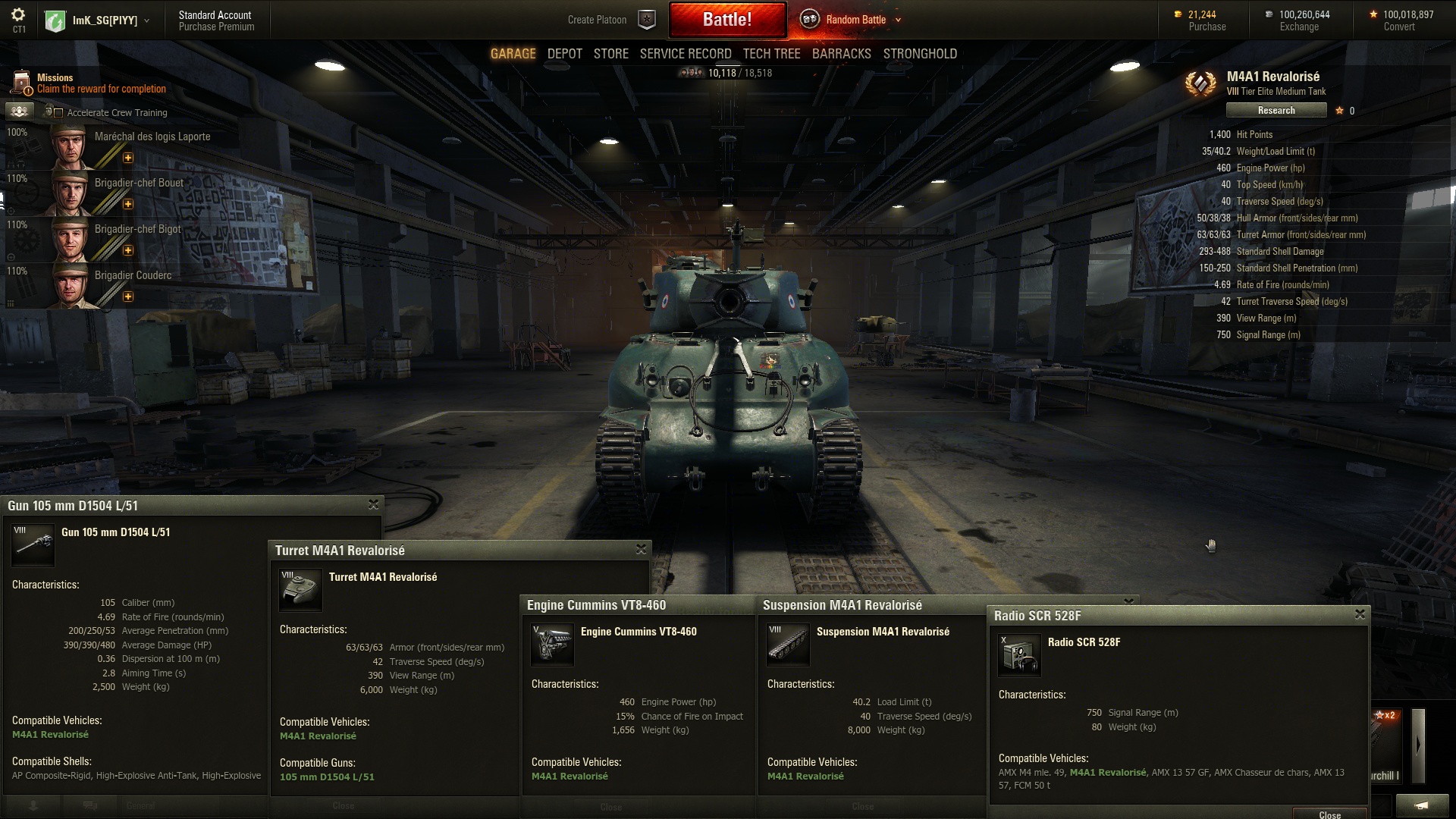The image size is (1456, 819).
Task: Purchase gold from the top bar
Action: pos(1207,27)
